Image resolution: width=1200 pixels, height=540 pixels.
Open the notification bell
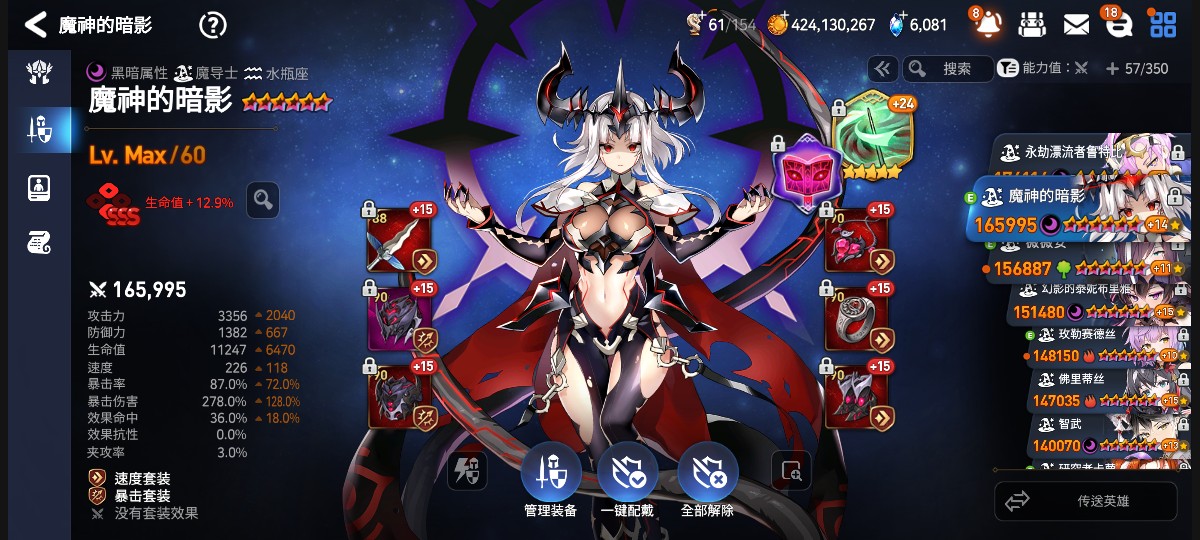pyautogui.click(x=987, y=25)
